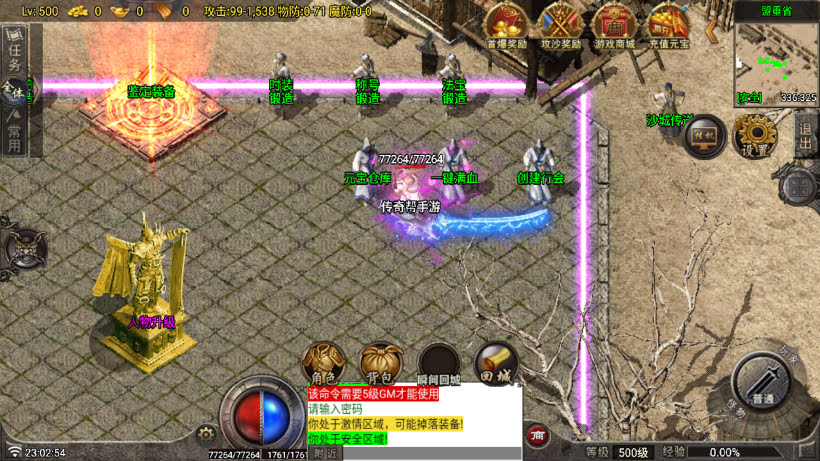Open the 游戏商城 game shop
Viewport: 820px width, 461px height.
(x=613, y=25)
